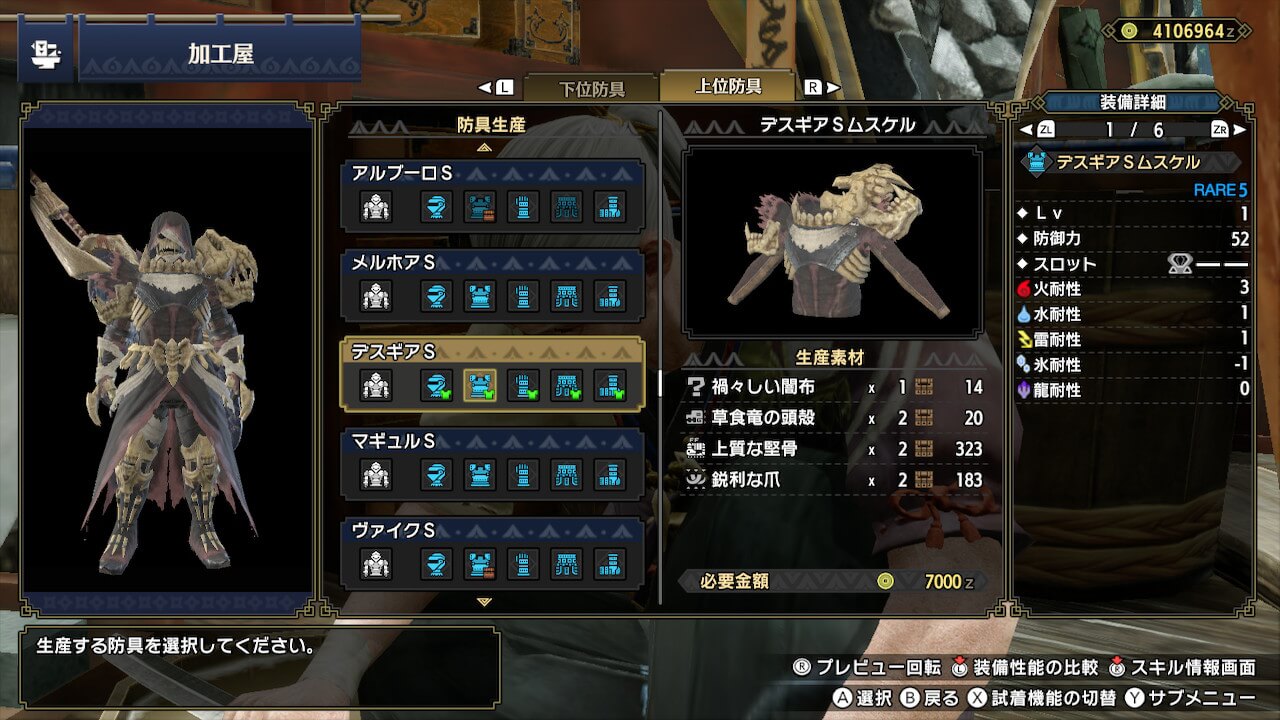
Task: Select the highlighted デスギアS chest armor icon
Action: click(480, 385)
